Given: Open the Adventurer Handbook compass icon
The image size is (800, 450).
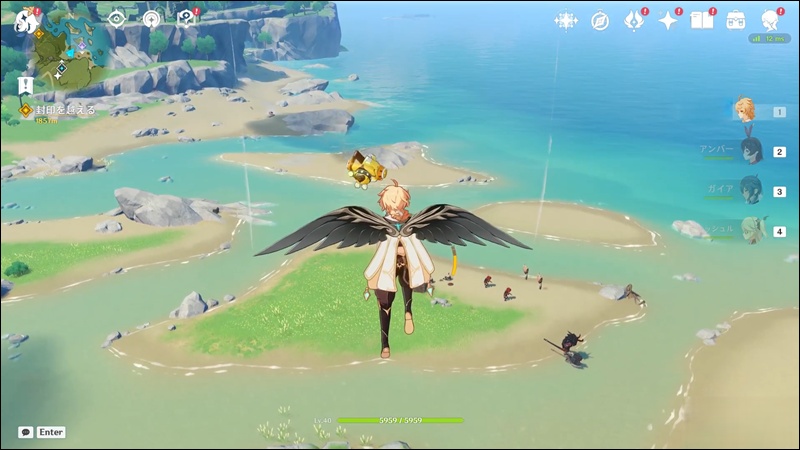Looking at the screenshot, I should point(600,21).
